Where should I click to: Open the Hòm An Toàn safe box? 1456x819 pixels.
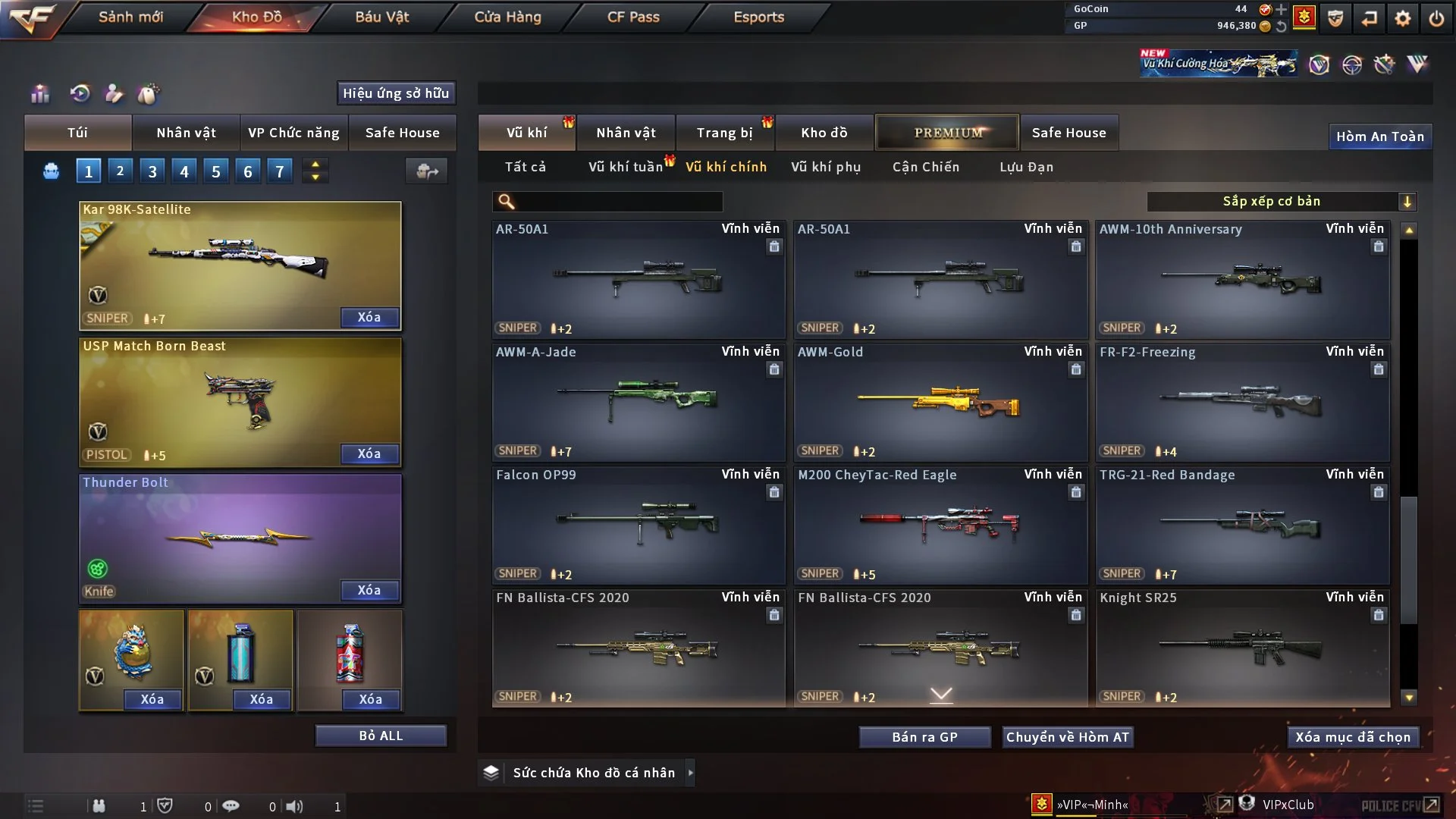coord(1379,136)
